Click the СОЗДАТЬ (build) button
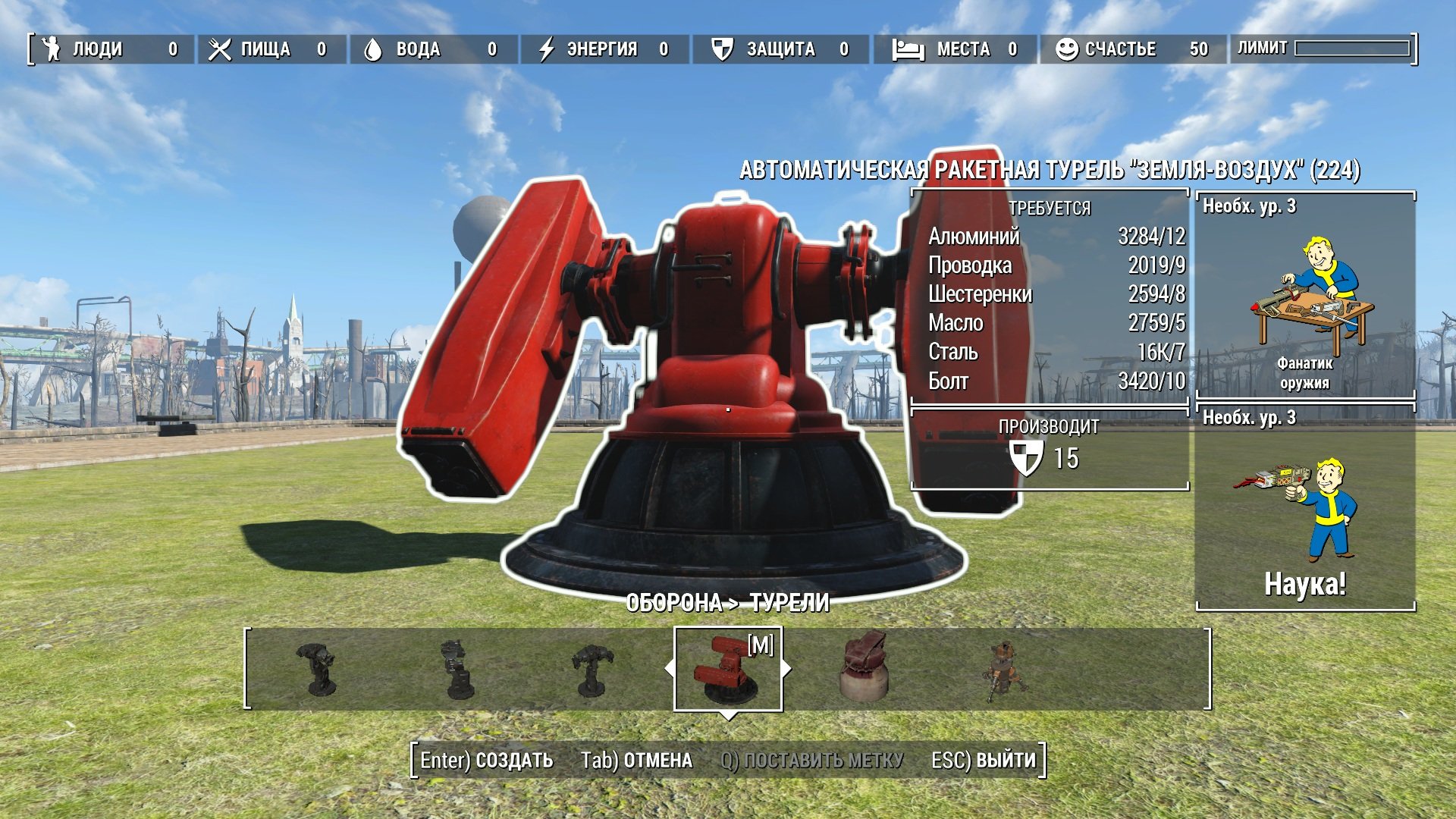Image resolution: width=1456 pixels, height=819 pixels. tap(487, 760)
